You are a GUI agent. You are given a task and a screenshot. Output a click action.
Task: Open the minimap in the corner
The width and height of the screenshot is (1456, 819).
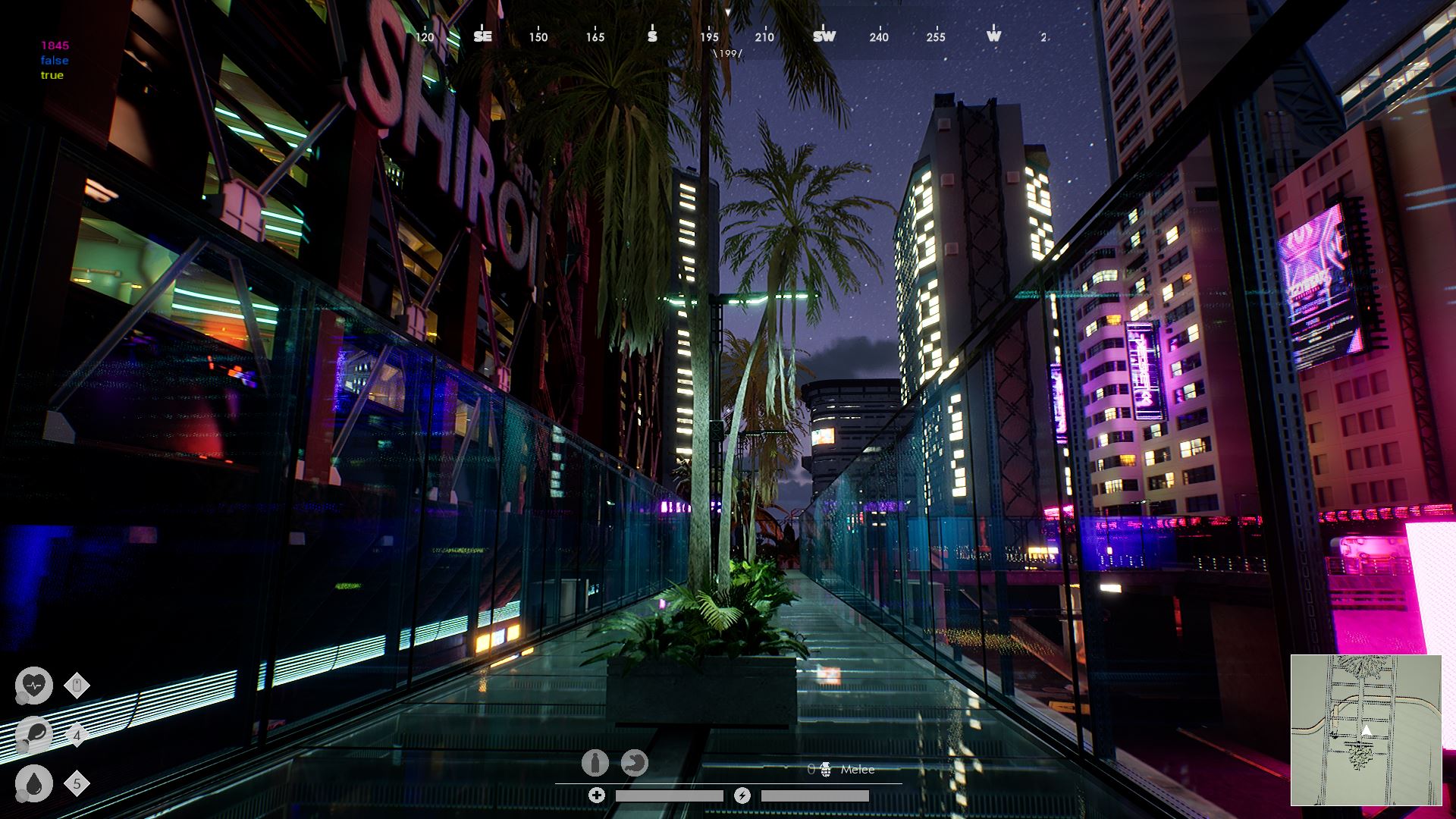click(1366, 730)
